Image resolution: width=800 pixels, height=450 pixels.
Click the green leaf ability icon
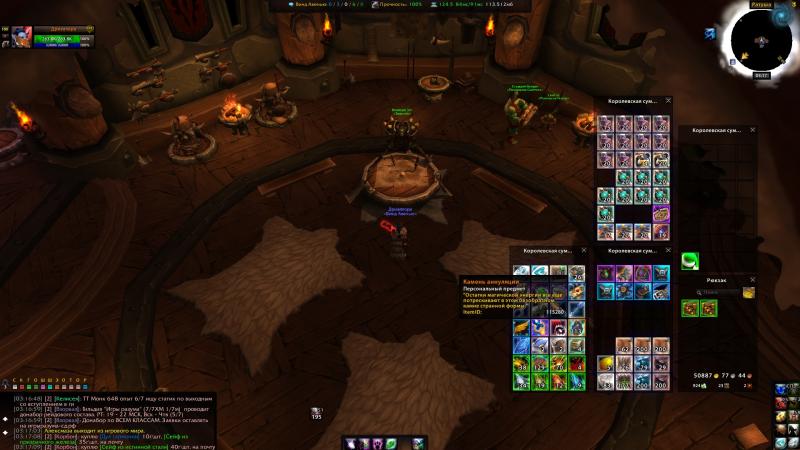coord(391,443)
